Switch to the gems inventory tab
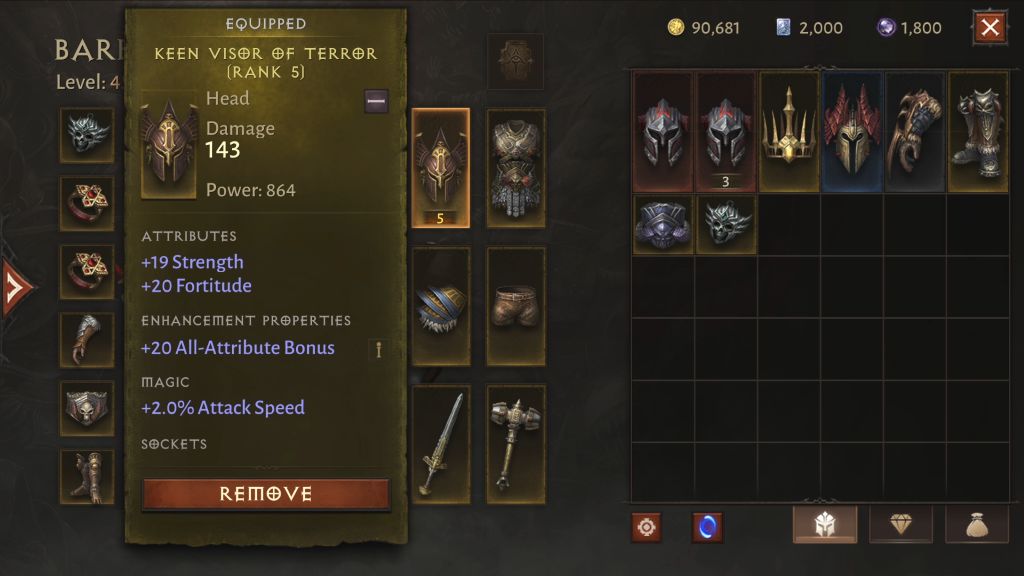The image size is (1024, 576). coord(901,525)
